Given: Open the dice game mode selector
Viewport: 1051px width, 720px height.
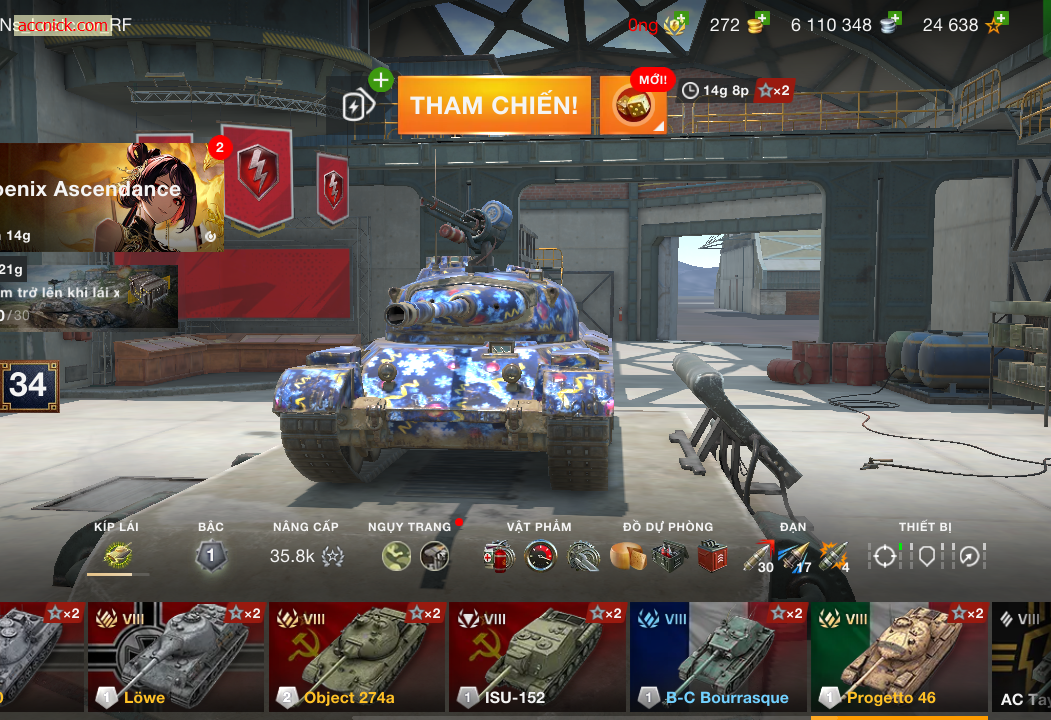Looking at the screenshot, I should click(x=633, y=106).
